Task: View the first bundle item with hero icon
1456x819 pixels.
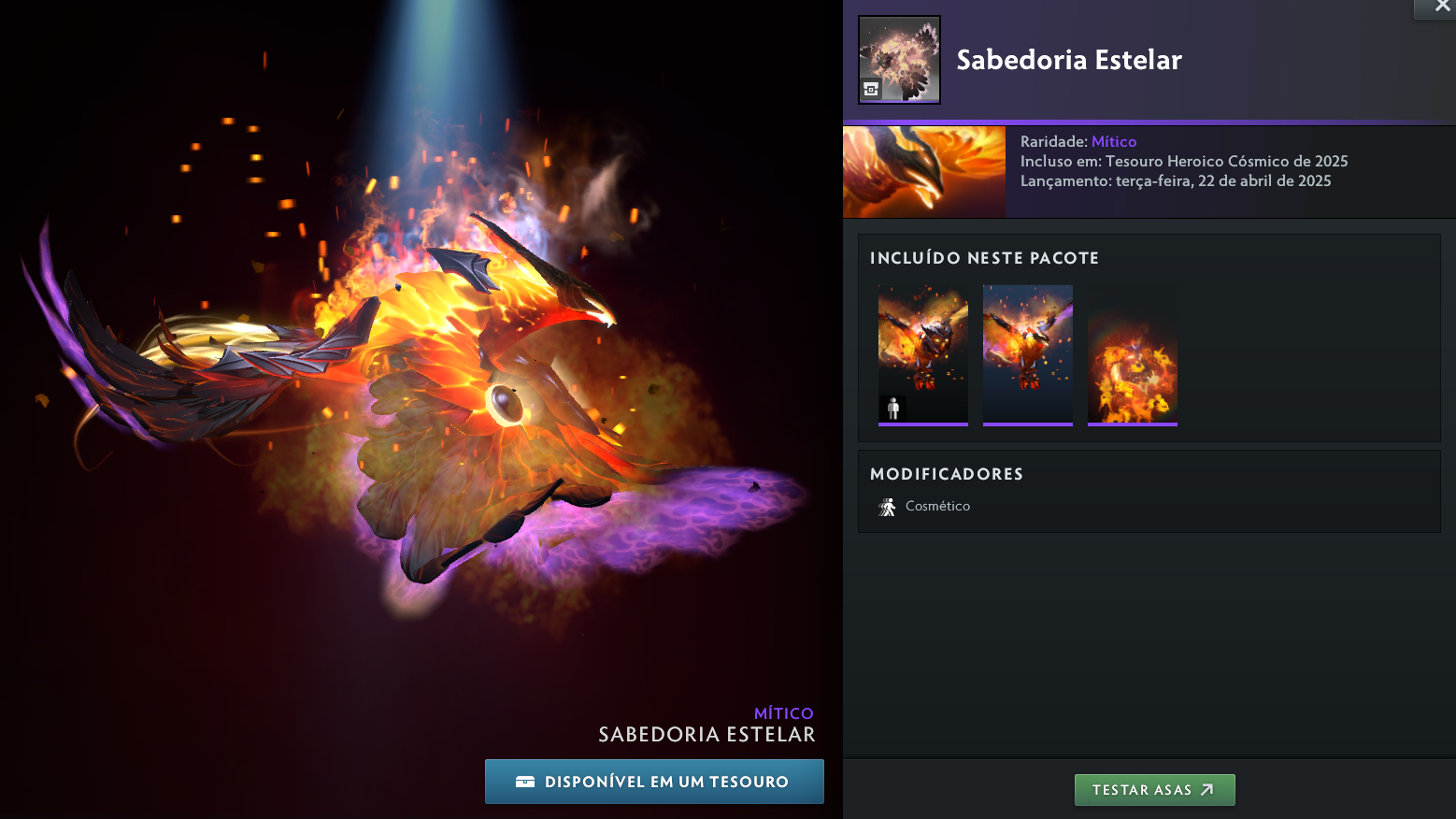Action: 923,354
